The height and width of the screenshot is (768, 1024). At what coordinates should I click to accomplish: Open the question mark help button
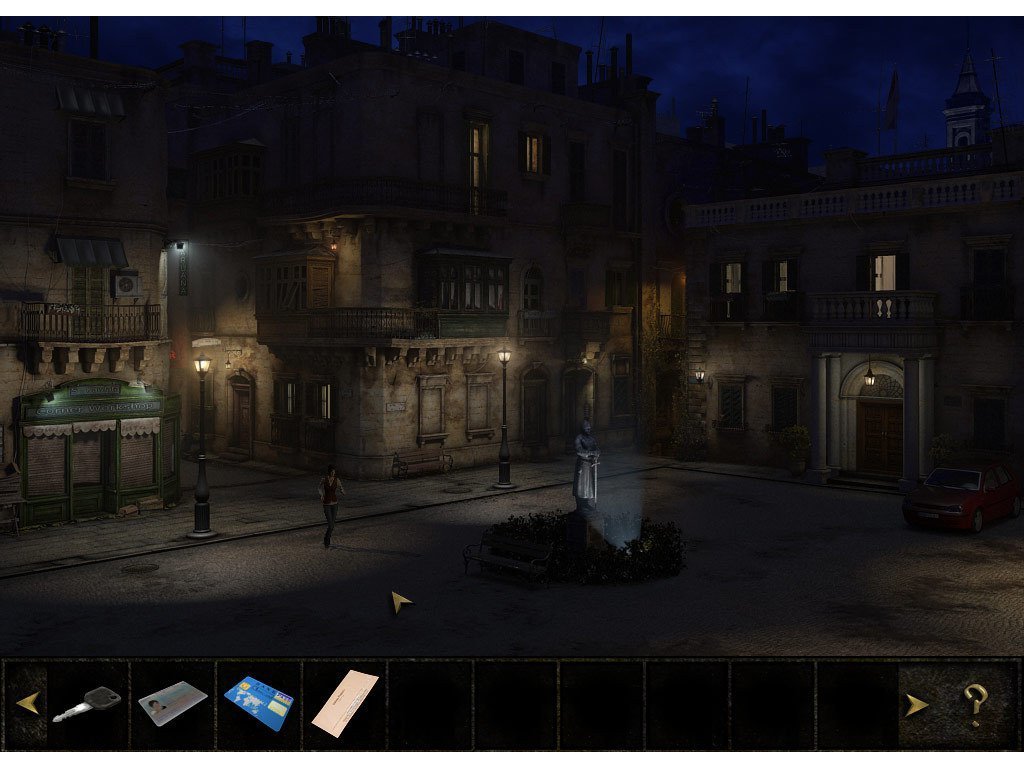975,704
